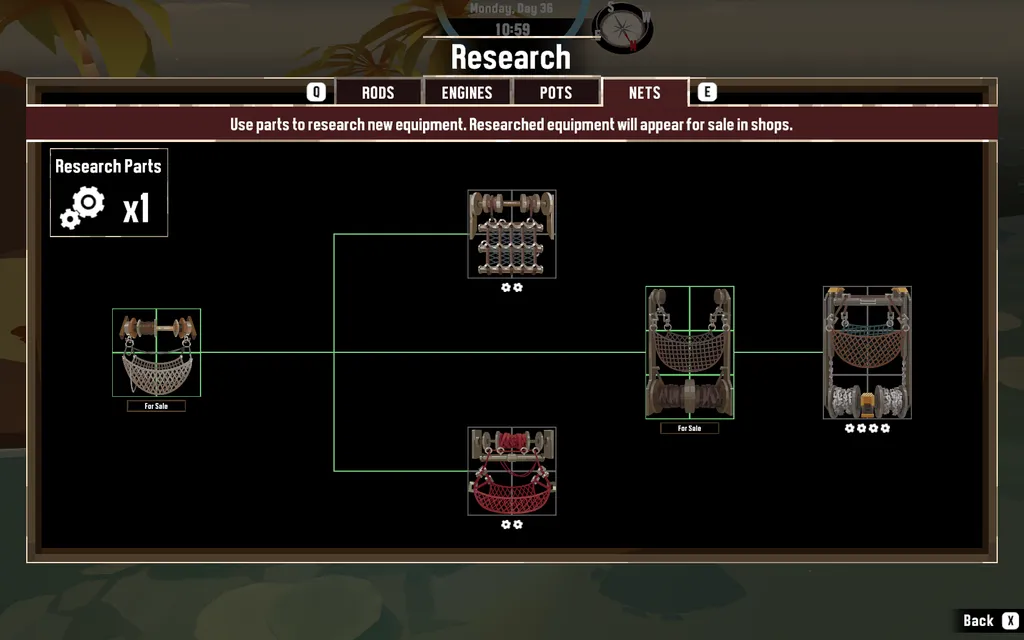This screenshot has width=1024, height=640.
Task: Switch to the Rods tab
Action: point(377,93)
